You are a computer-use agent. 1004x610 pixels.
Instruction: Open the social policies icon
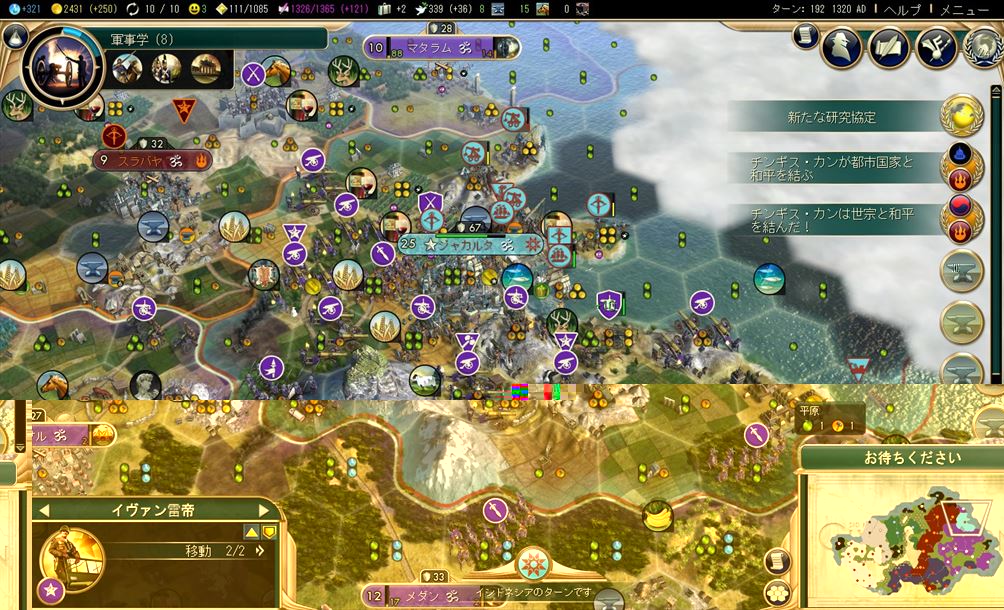[888, 46]
